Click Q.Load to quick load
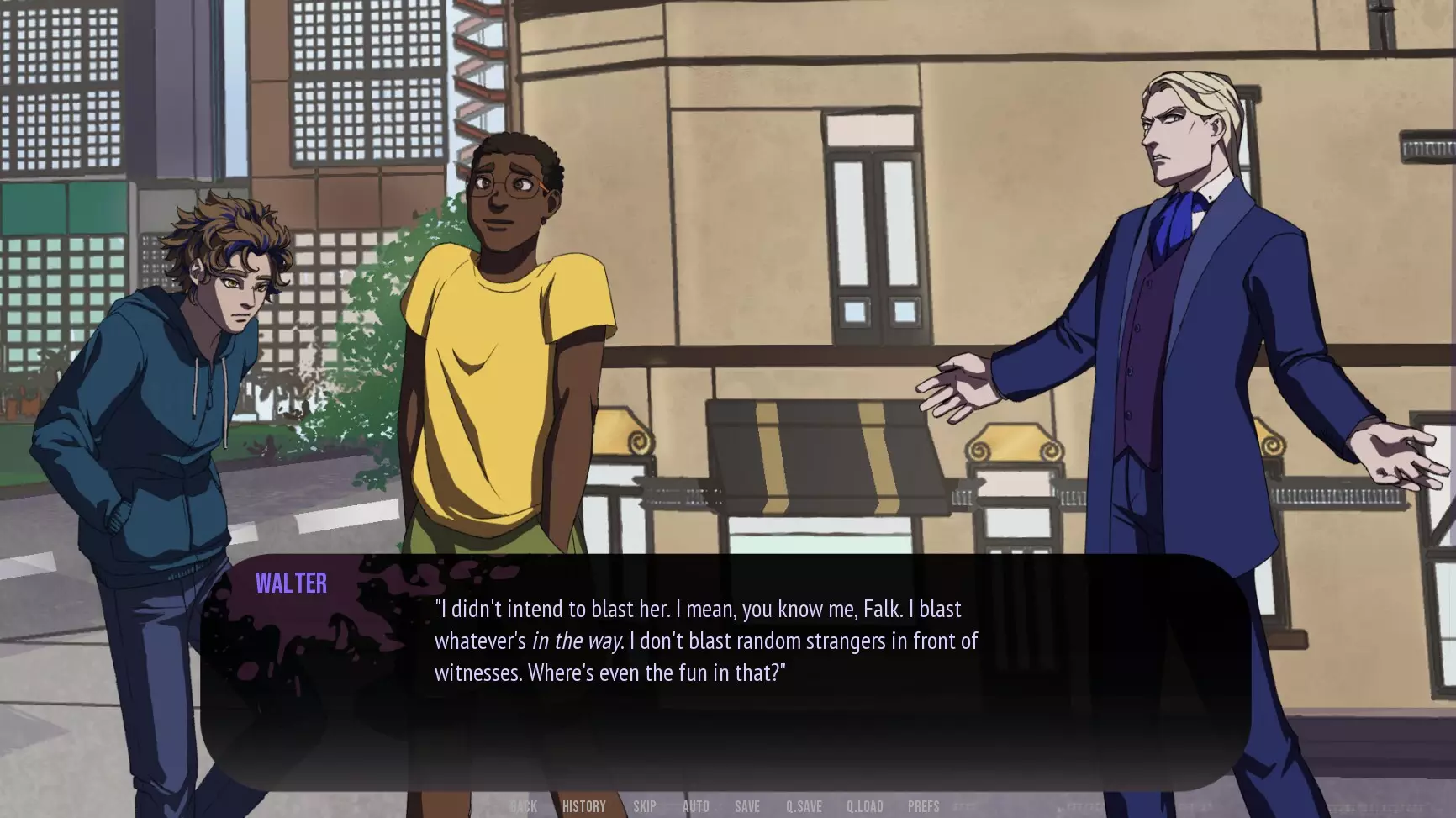 864,806
